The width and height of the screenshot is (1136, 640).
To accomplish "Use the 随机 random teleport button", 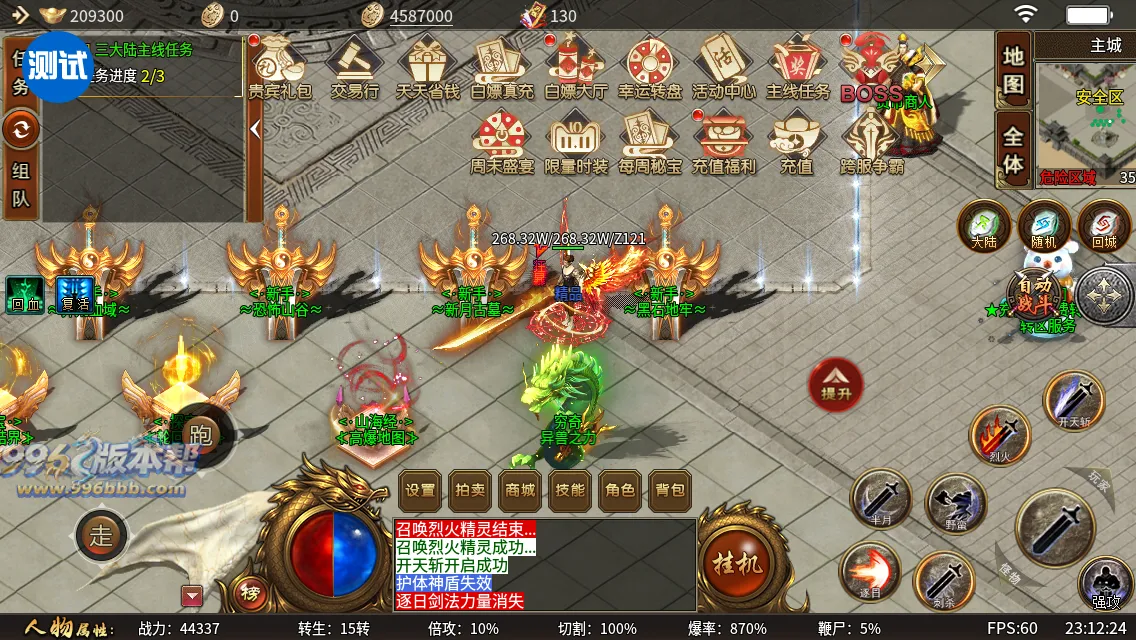I will [1044, 225].
